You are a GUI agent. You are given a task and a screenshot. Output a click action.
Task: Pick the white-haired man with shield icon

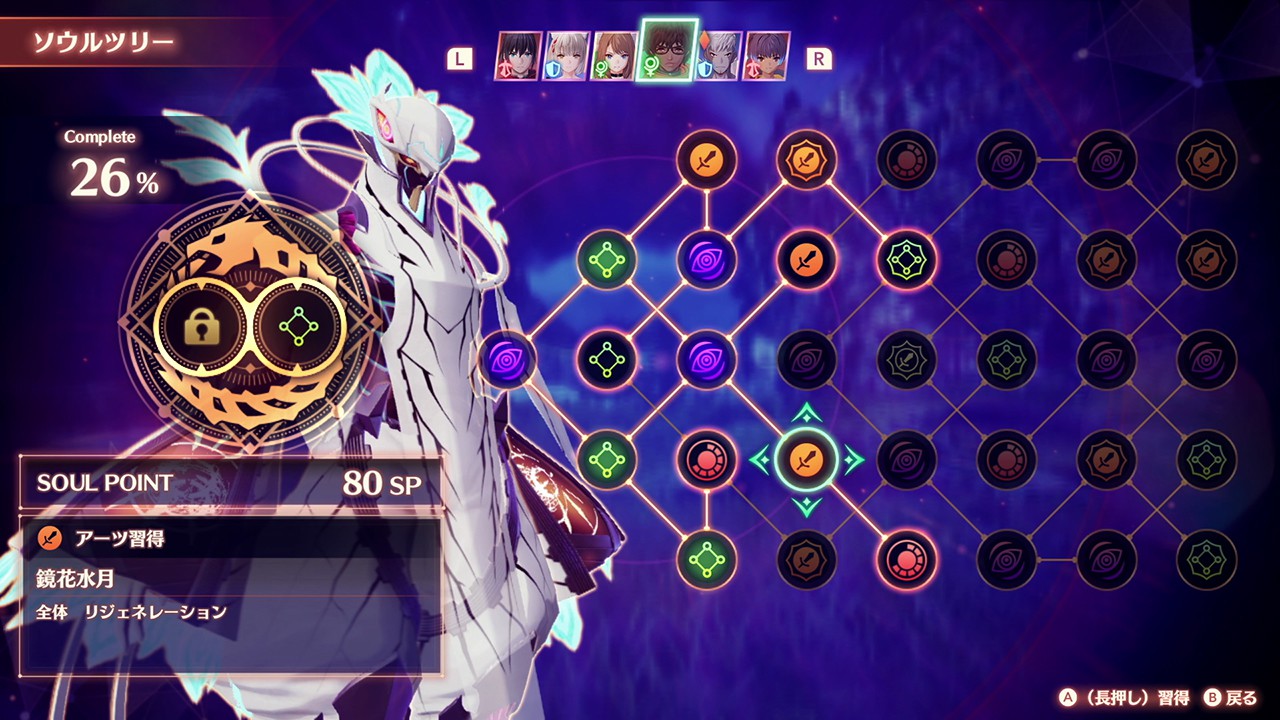pyautogui.click(x=718, y=56)
